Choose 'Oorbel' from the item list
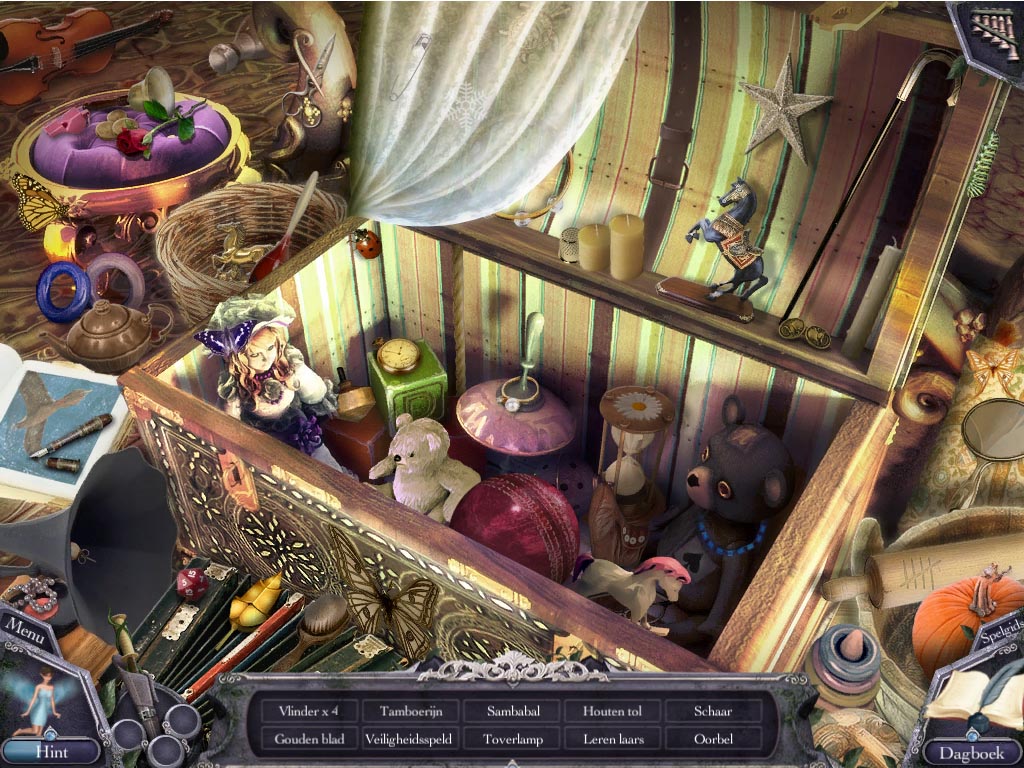 click(x=713, y=739)
